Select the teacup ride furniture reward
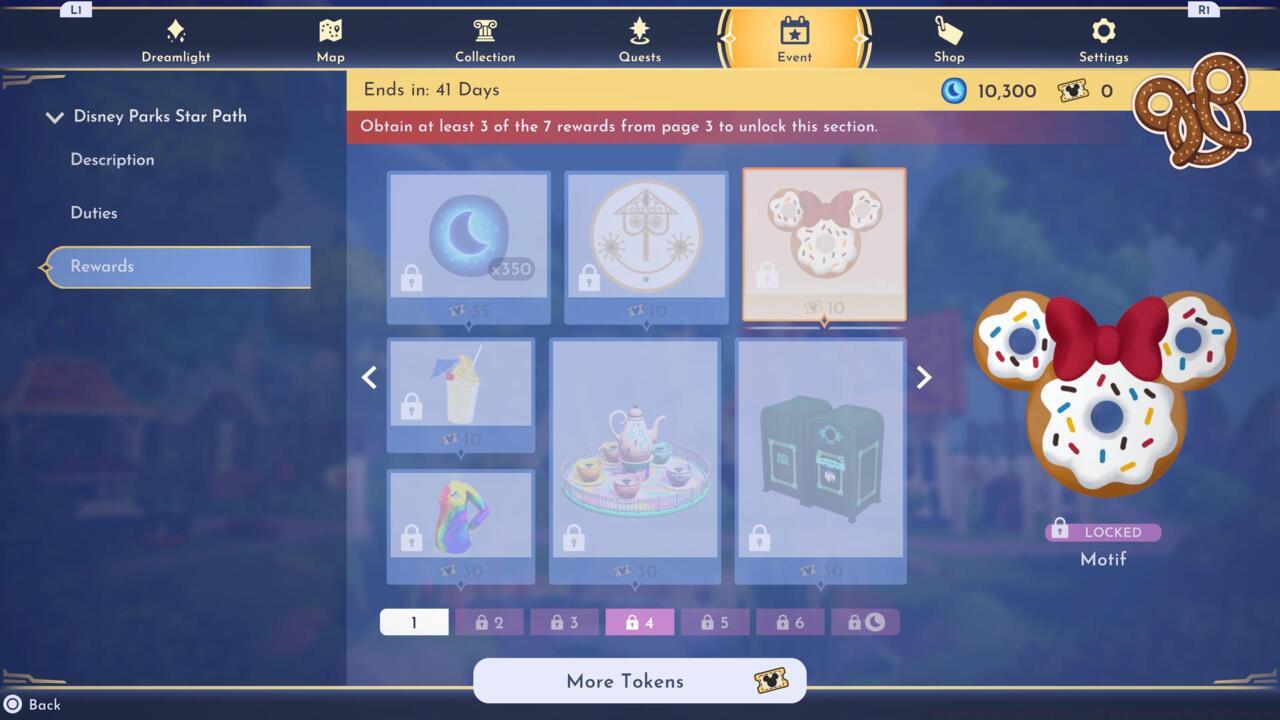 pyautogui.click(x=634, y=460)
